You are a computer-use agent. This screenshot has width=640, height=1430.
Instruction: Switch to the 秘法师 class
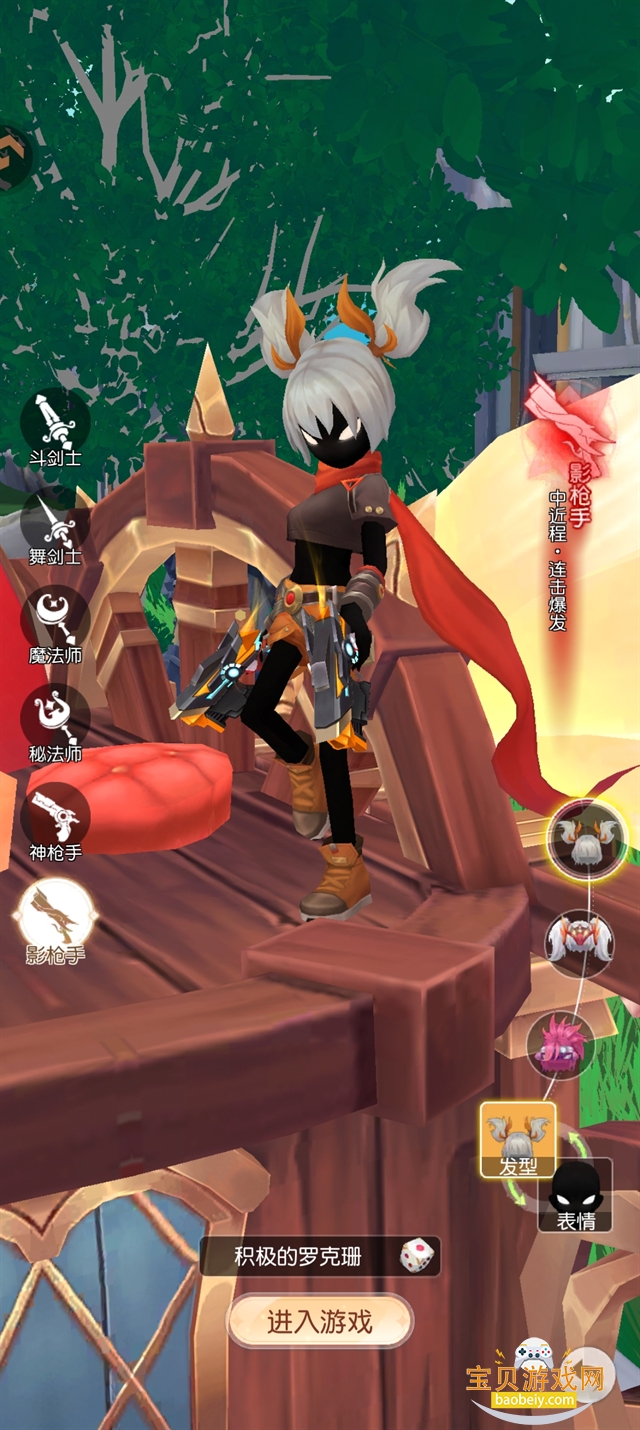[x=55, y=716]
